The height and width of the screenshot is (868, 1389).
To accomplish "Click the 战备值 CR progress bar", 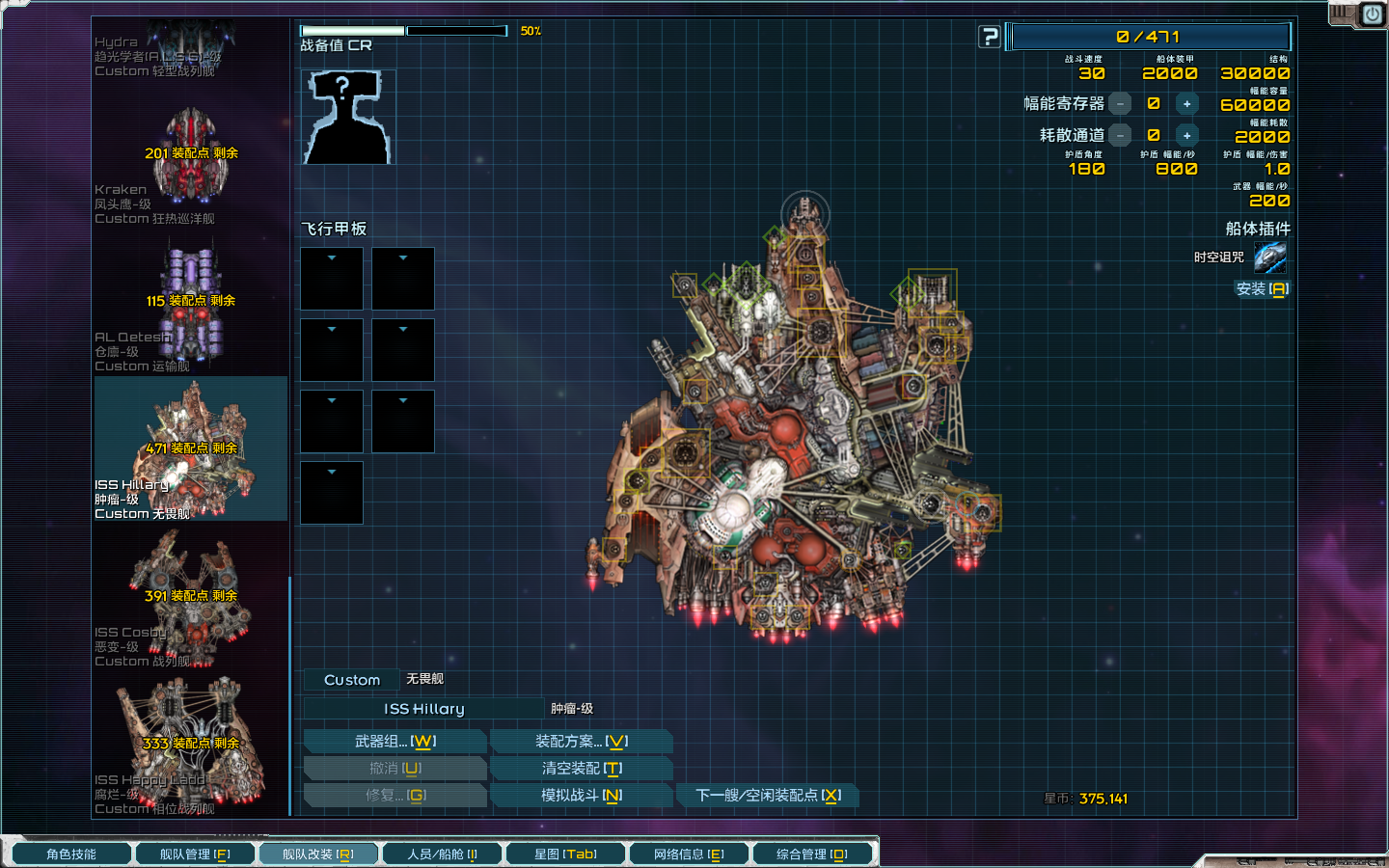I will 405,30.
